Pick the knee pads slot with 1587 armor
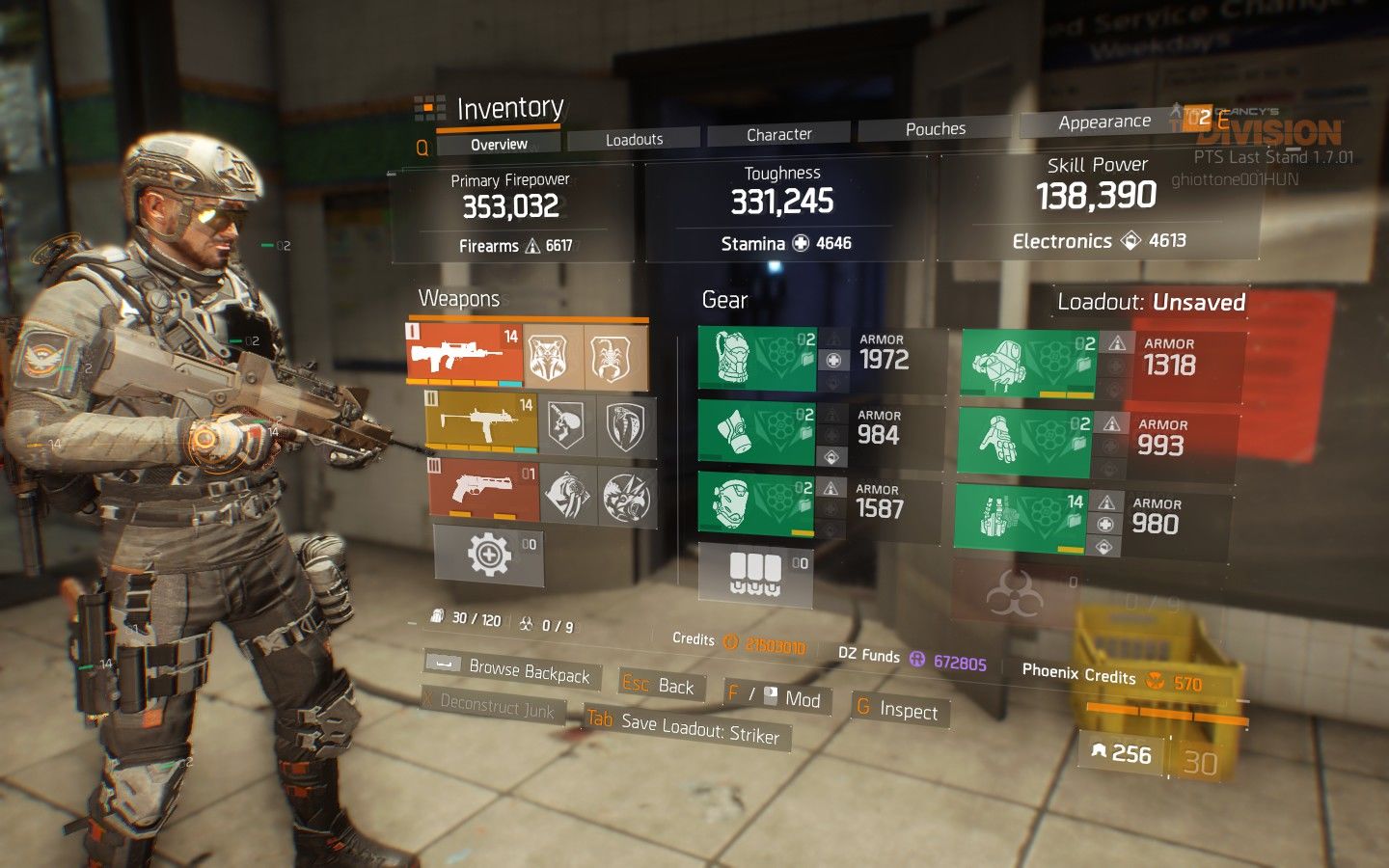1389x868 pixels. click(x=757, y=503)
